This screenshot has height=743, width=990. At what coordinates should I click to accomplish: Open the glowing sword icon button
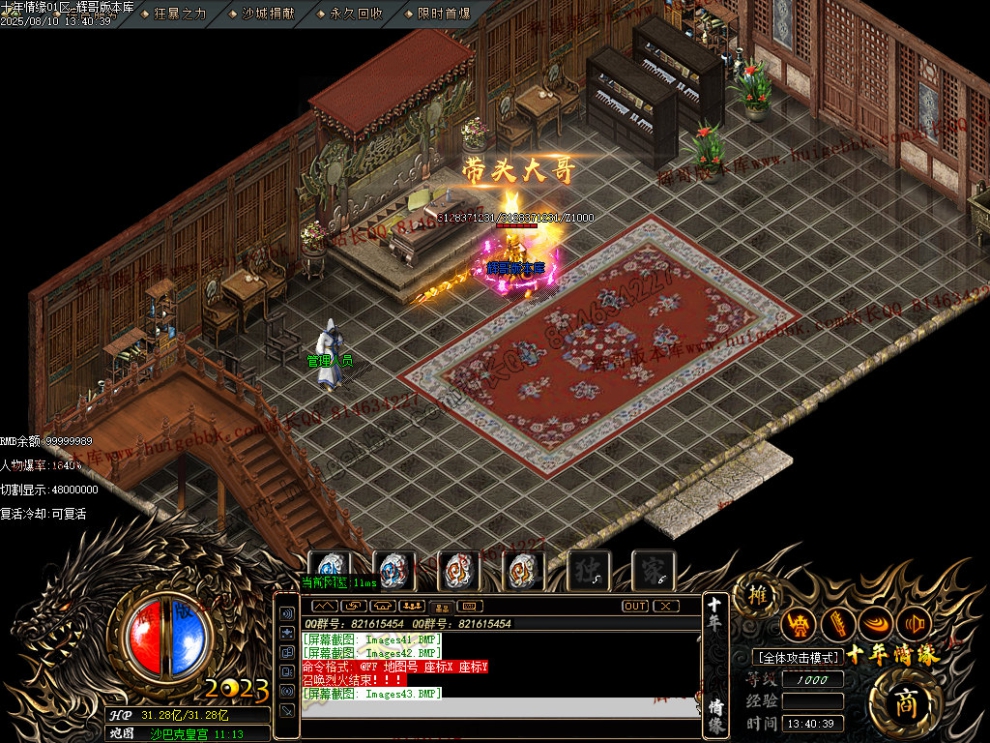tap(838, 624)
